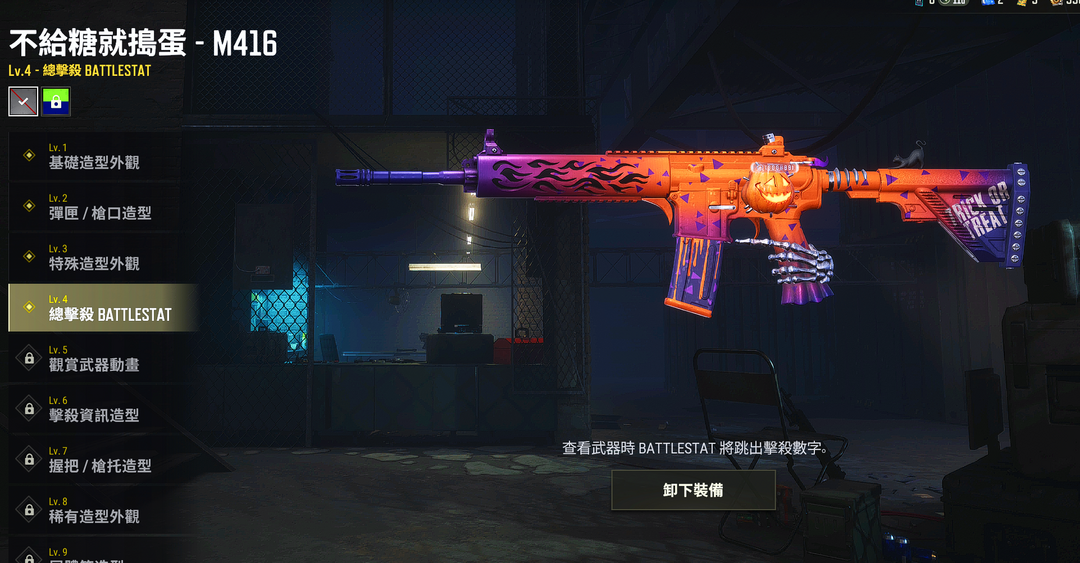Toggle the grey crossed-out skin icon

click(23, 100)
